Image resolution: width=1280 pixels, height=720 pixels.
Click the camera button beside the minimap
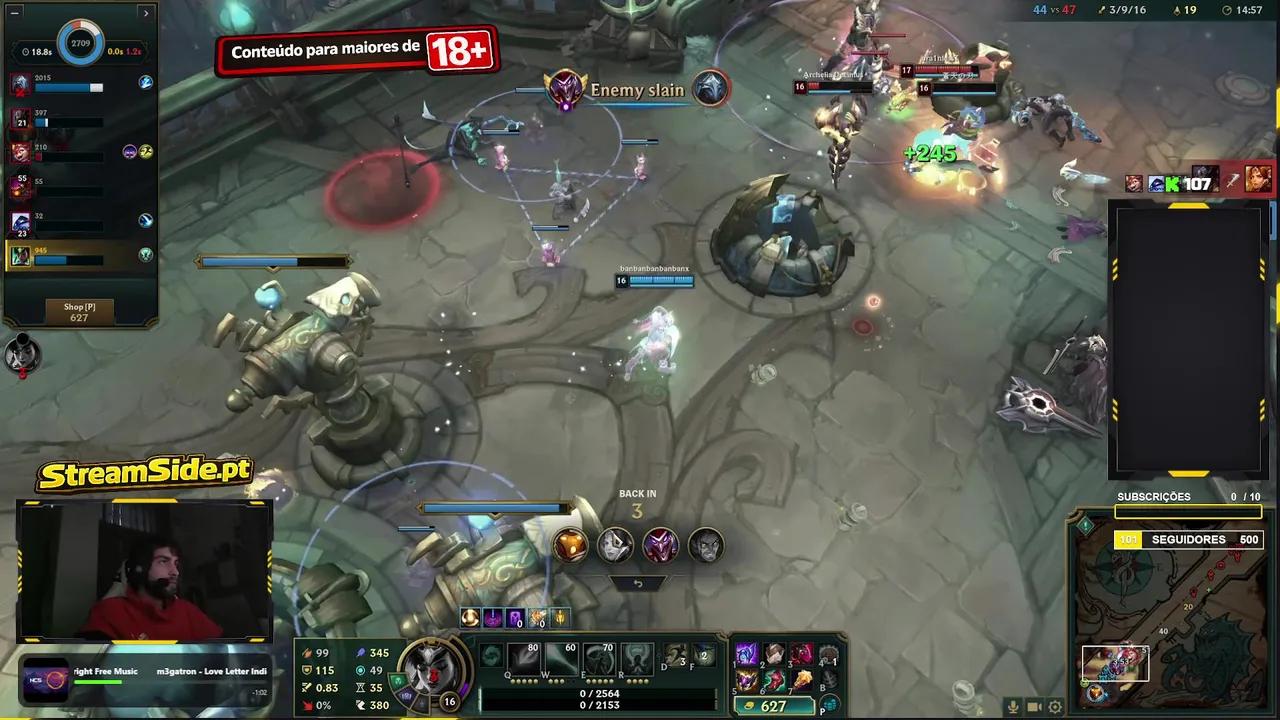(x=1035, y=707)
